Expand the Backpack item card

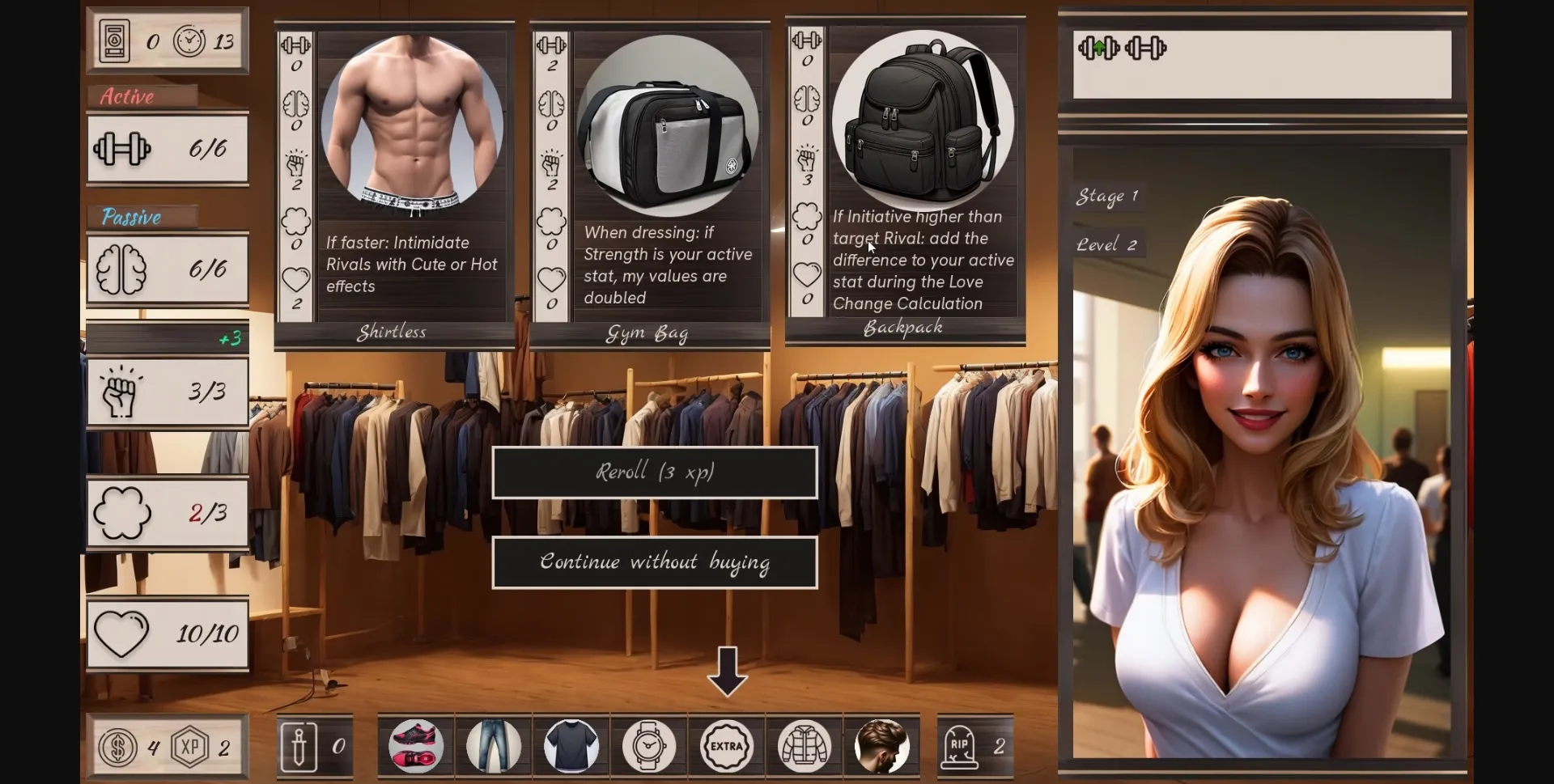click(904, 178)
